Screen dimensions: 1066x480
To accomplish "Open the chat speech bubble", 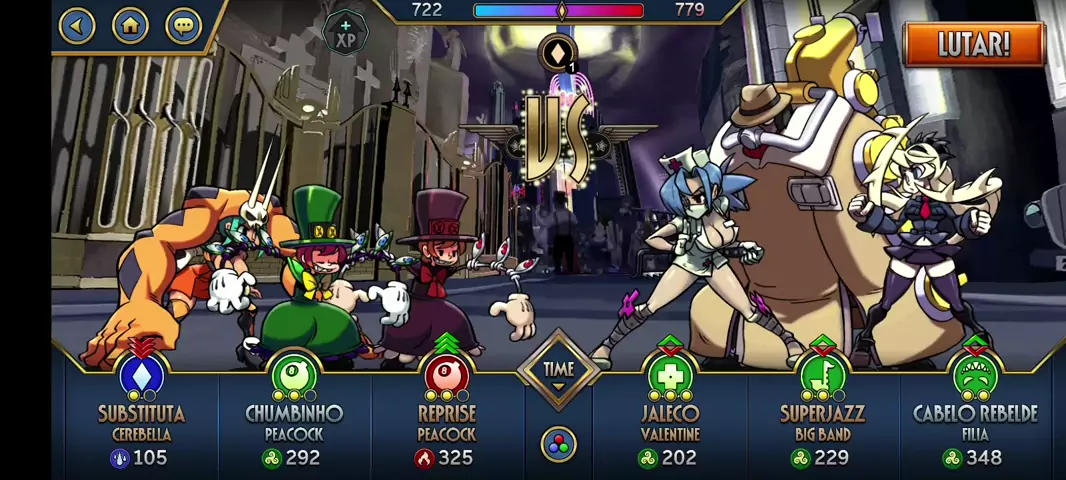I will click(x=183, y=25).
